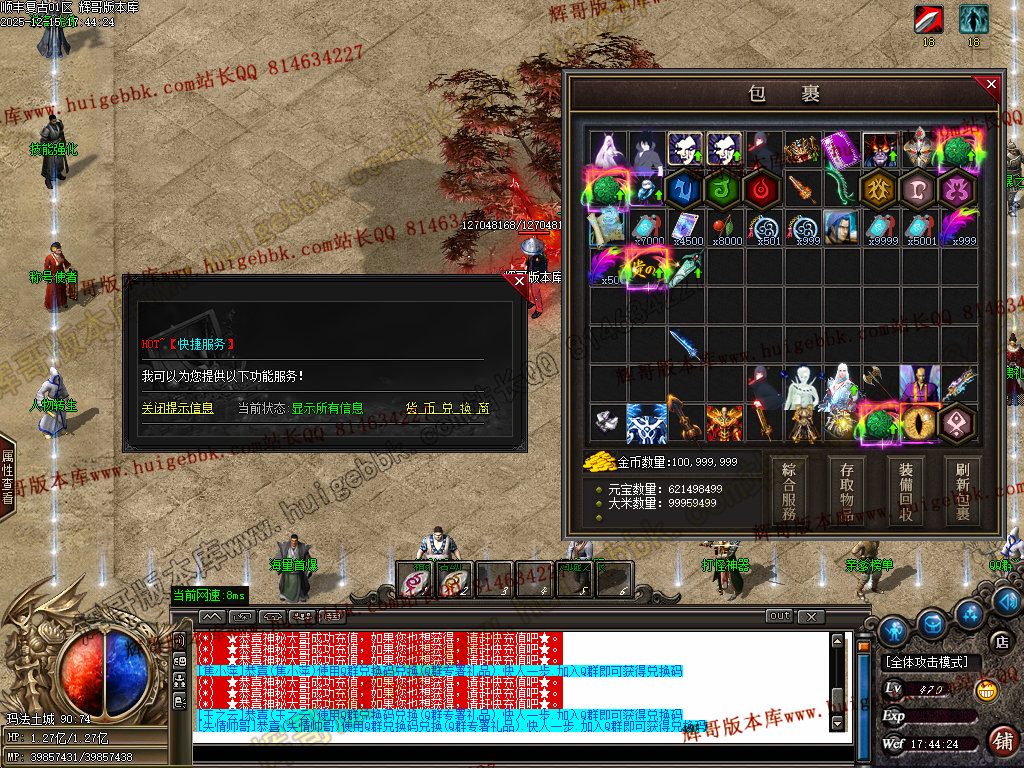1024x768 pixels.
Task: Click the 存取物品 storage button
Action: pos(846,490)
